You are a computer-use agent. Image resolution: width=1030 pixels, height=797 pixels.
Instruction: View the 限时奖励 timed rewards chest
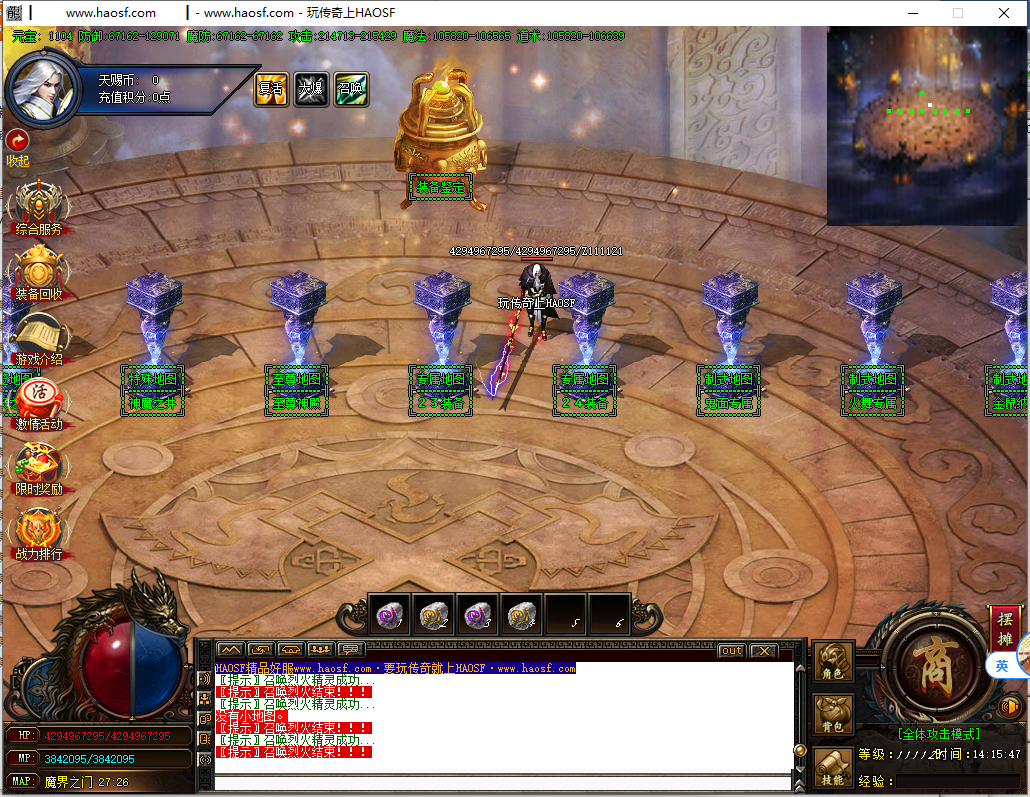coord(38,468)
